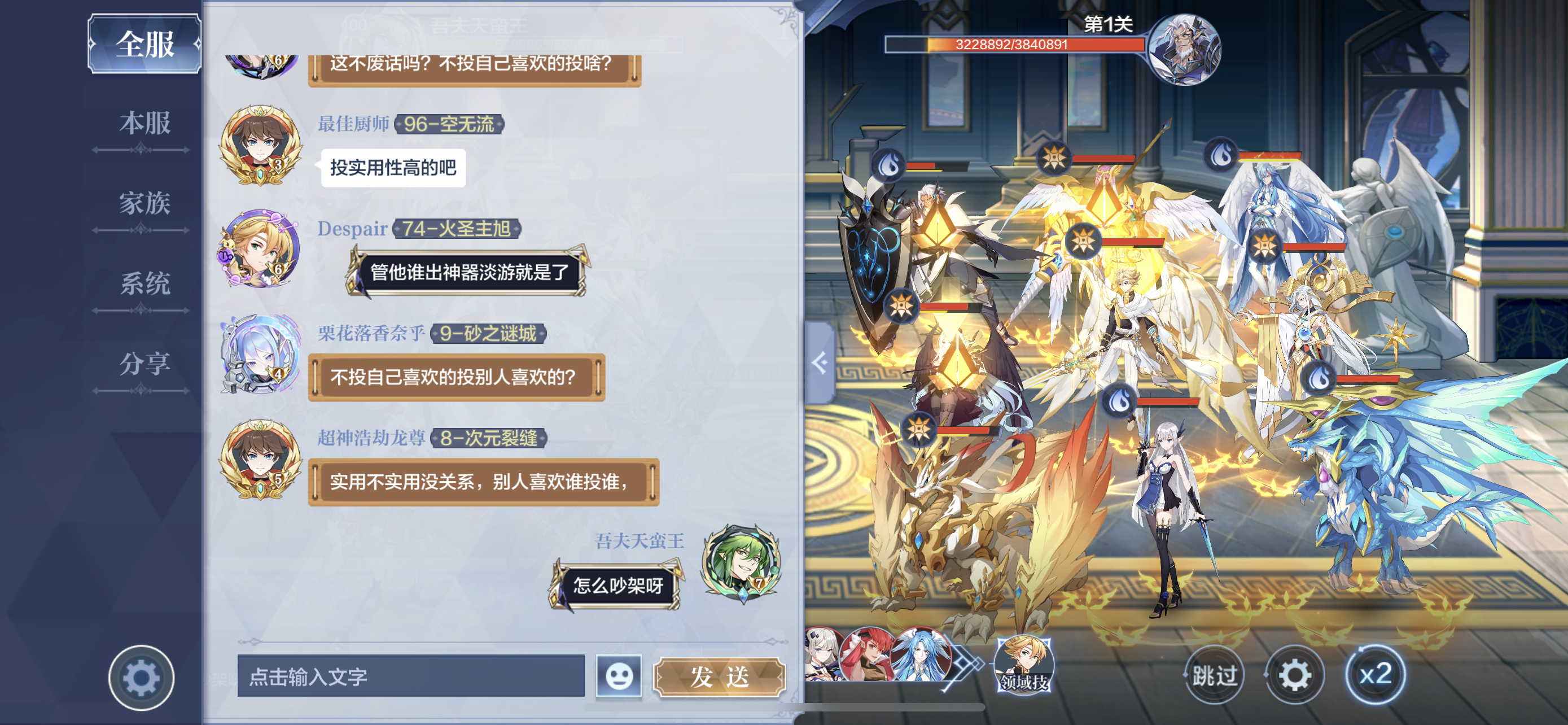Open chat settings gear button

[x=141, y=677]
